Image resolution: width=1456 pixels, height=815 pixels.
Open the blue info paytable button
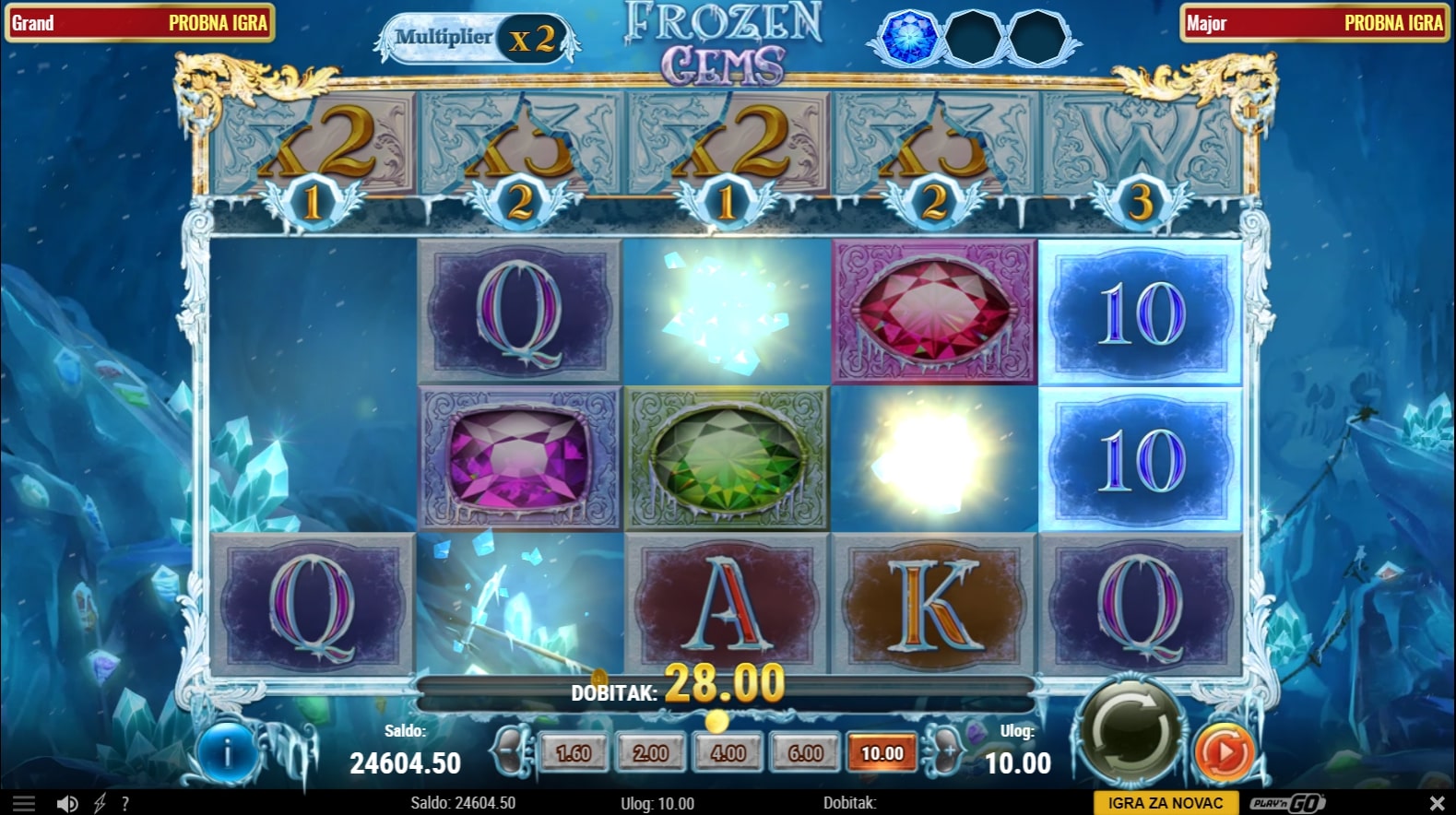[x=227, y=753]
